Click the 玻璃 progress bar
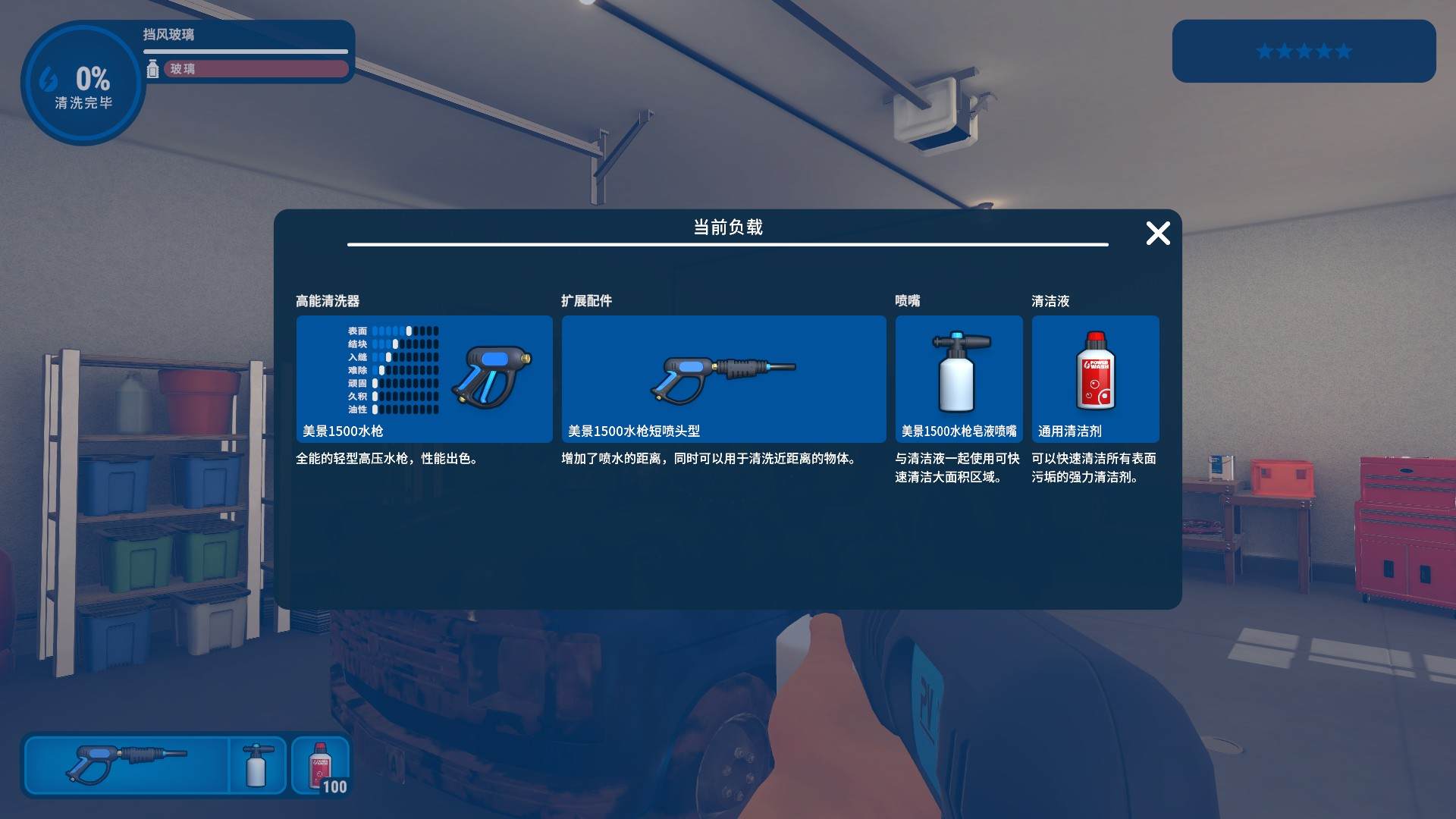 coord(256,69)
